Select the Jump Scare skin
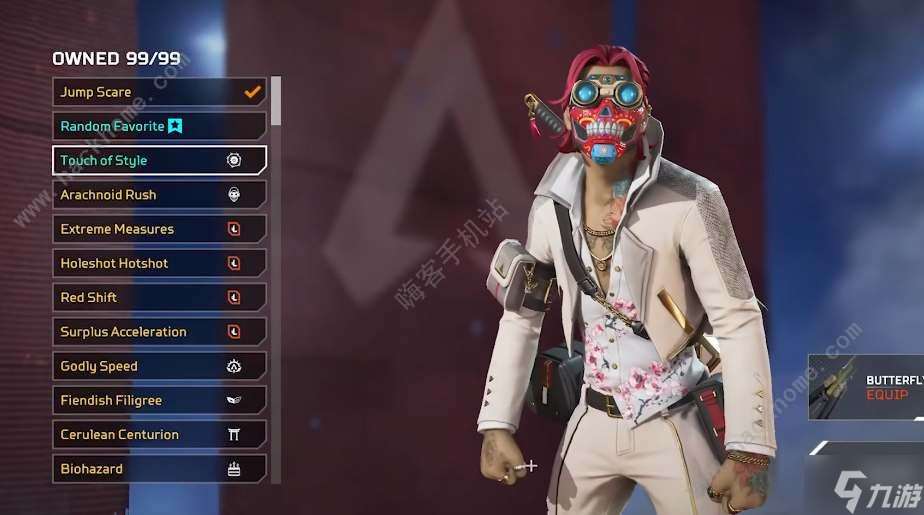The image size is (924, 515). [x=159, y=92]
